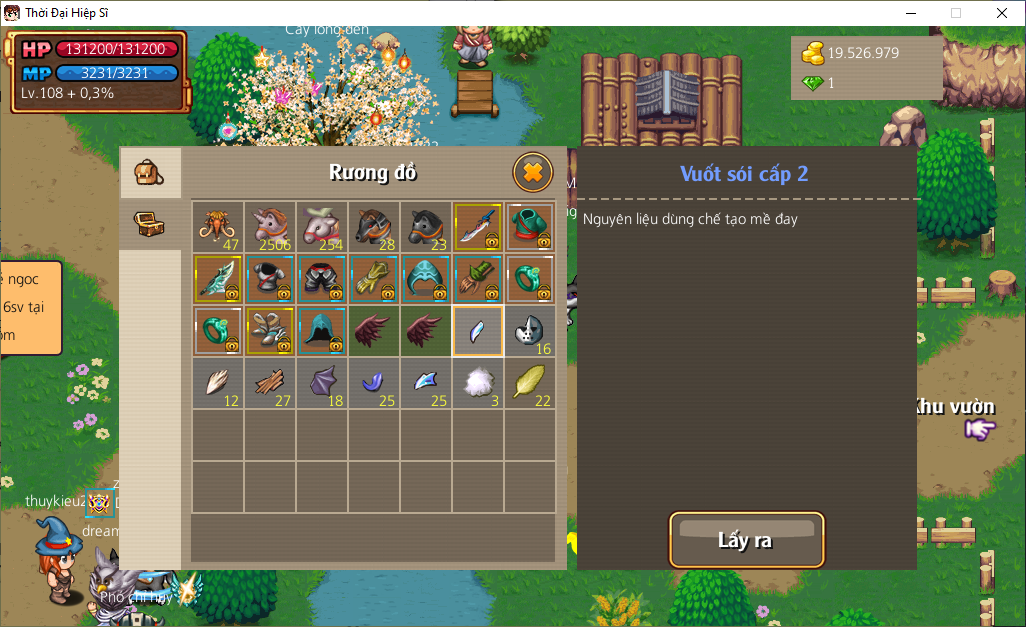Select the highlighted wolf claw item
1026x627 pixels.
coord(478,331)
